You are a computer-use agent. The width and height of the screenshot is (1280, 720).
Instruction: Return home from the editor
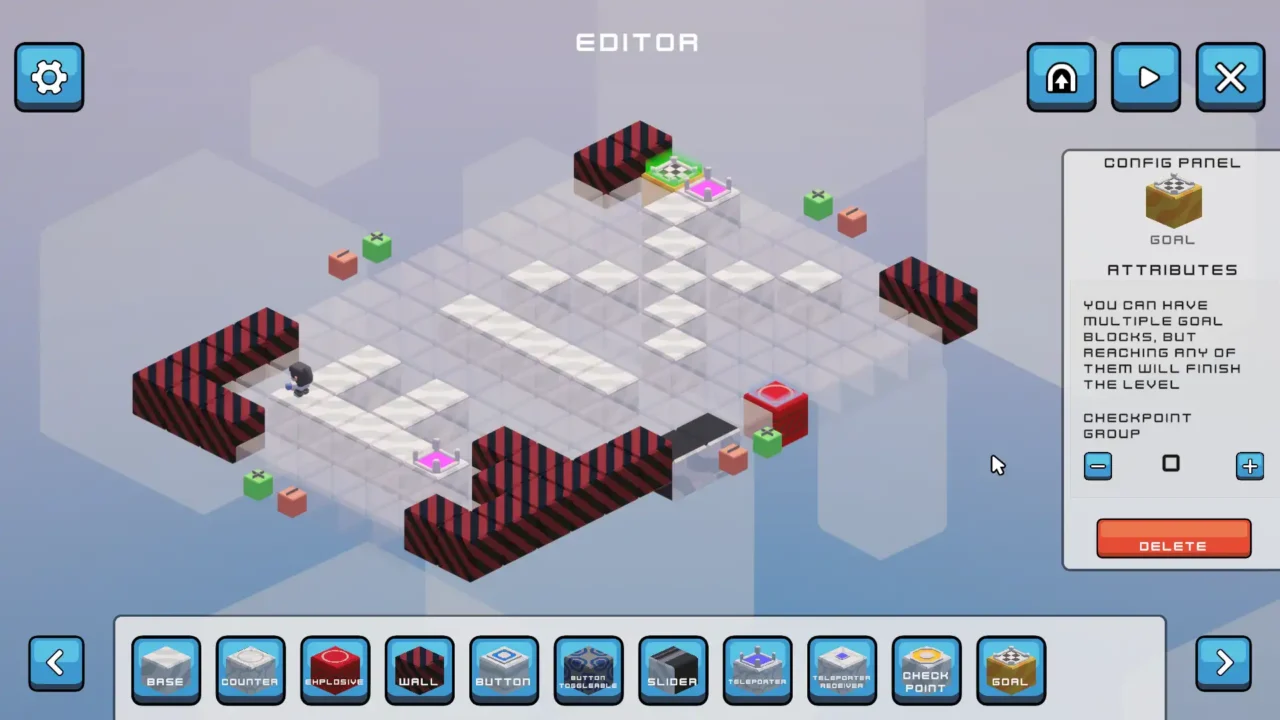[1061, 77]
